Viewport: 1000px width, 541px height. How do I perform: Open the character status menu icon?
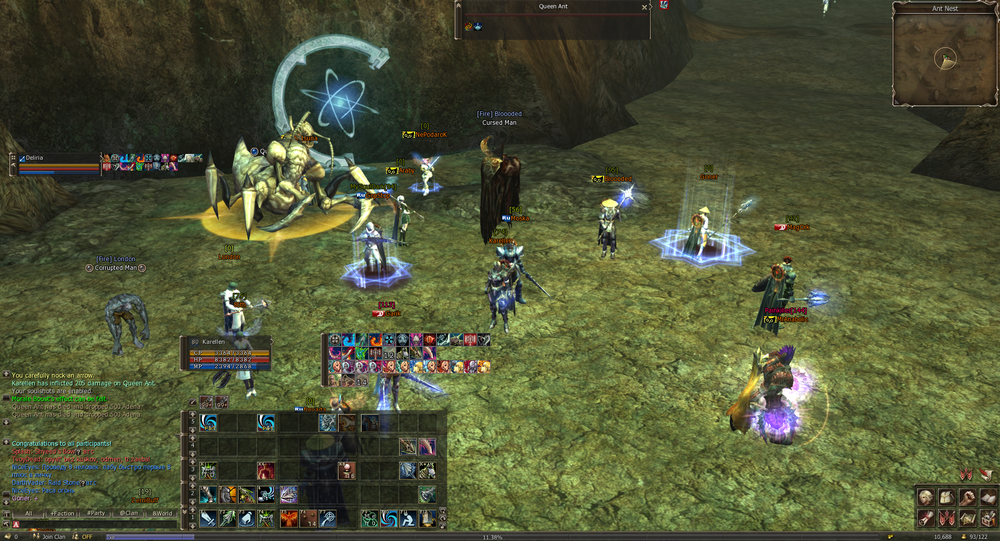pyautogui.click(x=926, y=497)
